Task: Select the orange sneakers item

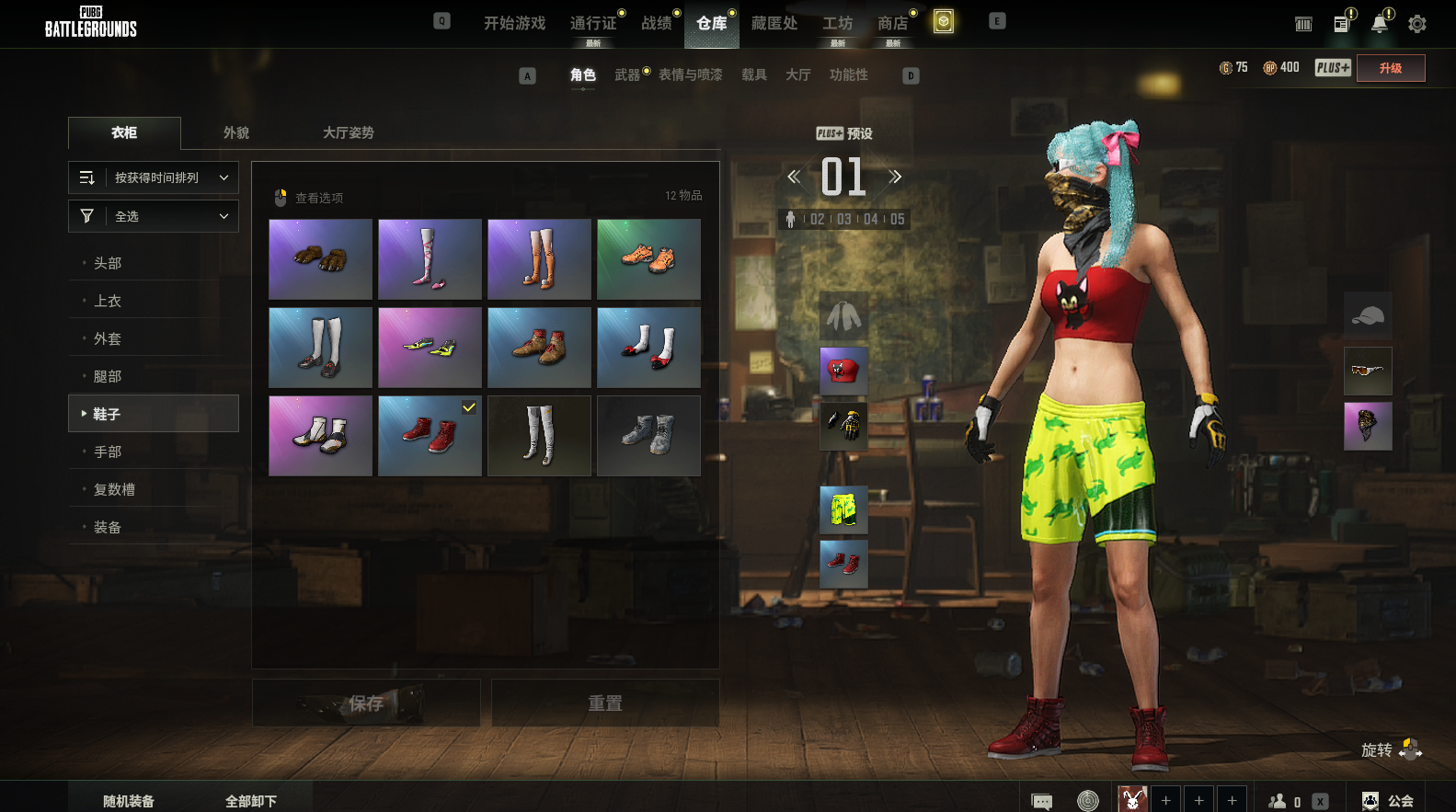Action: click(x=648, y=259)
